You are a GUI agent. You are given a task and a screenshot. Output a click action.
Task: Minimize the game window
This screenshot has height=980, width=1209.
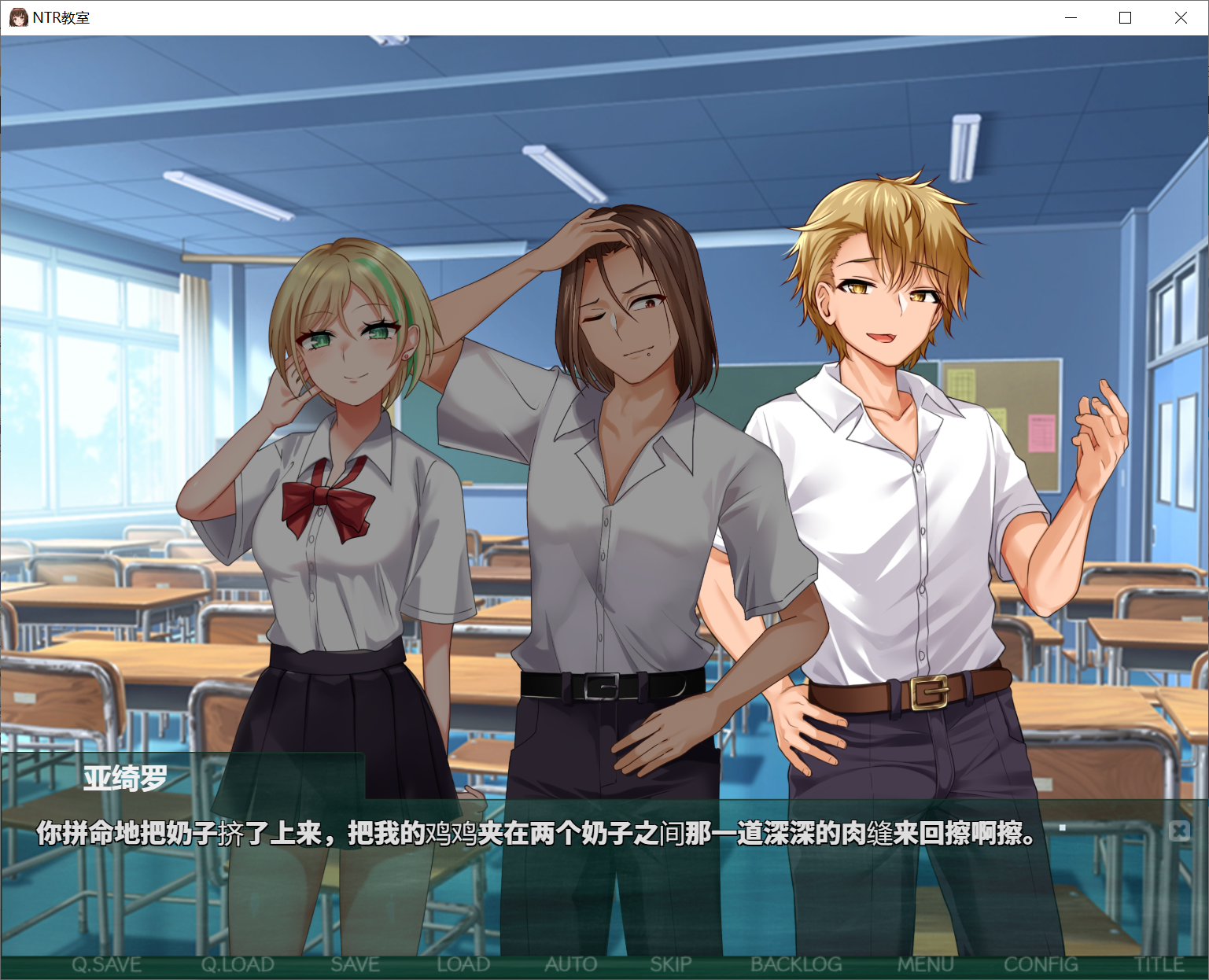tap(1071, 17)
